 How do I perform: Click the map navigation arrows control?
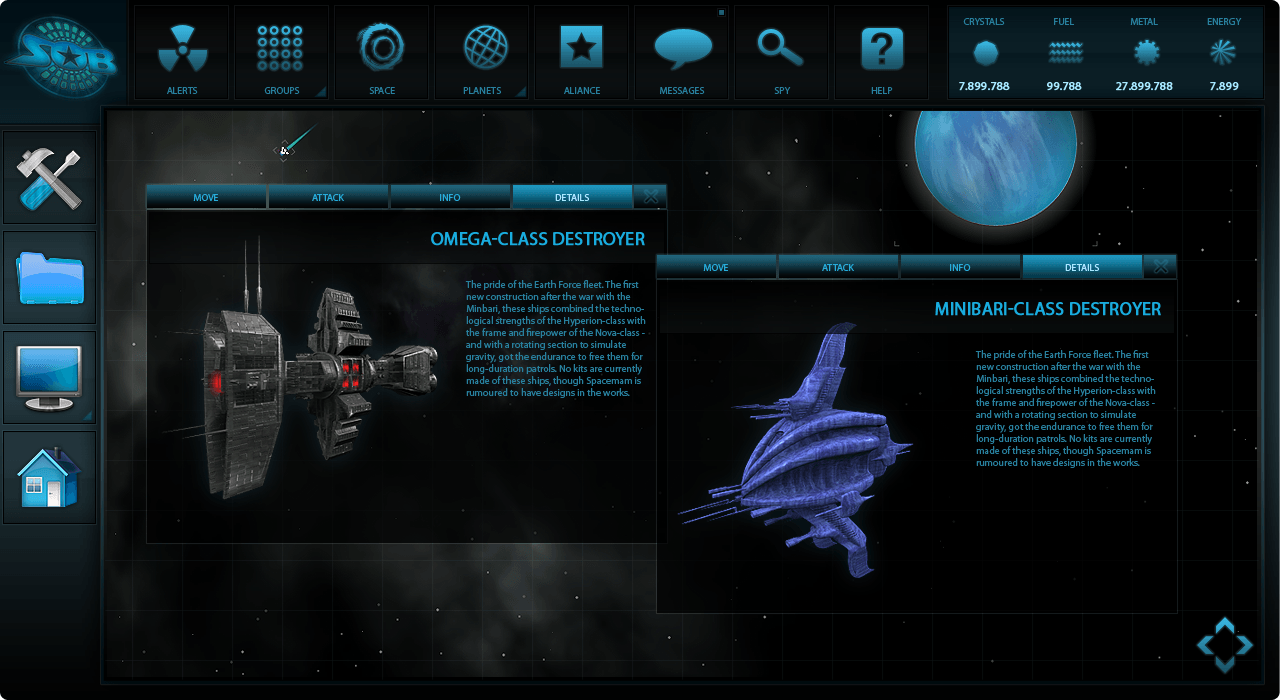1225,645
